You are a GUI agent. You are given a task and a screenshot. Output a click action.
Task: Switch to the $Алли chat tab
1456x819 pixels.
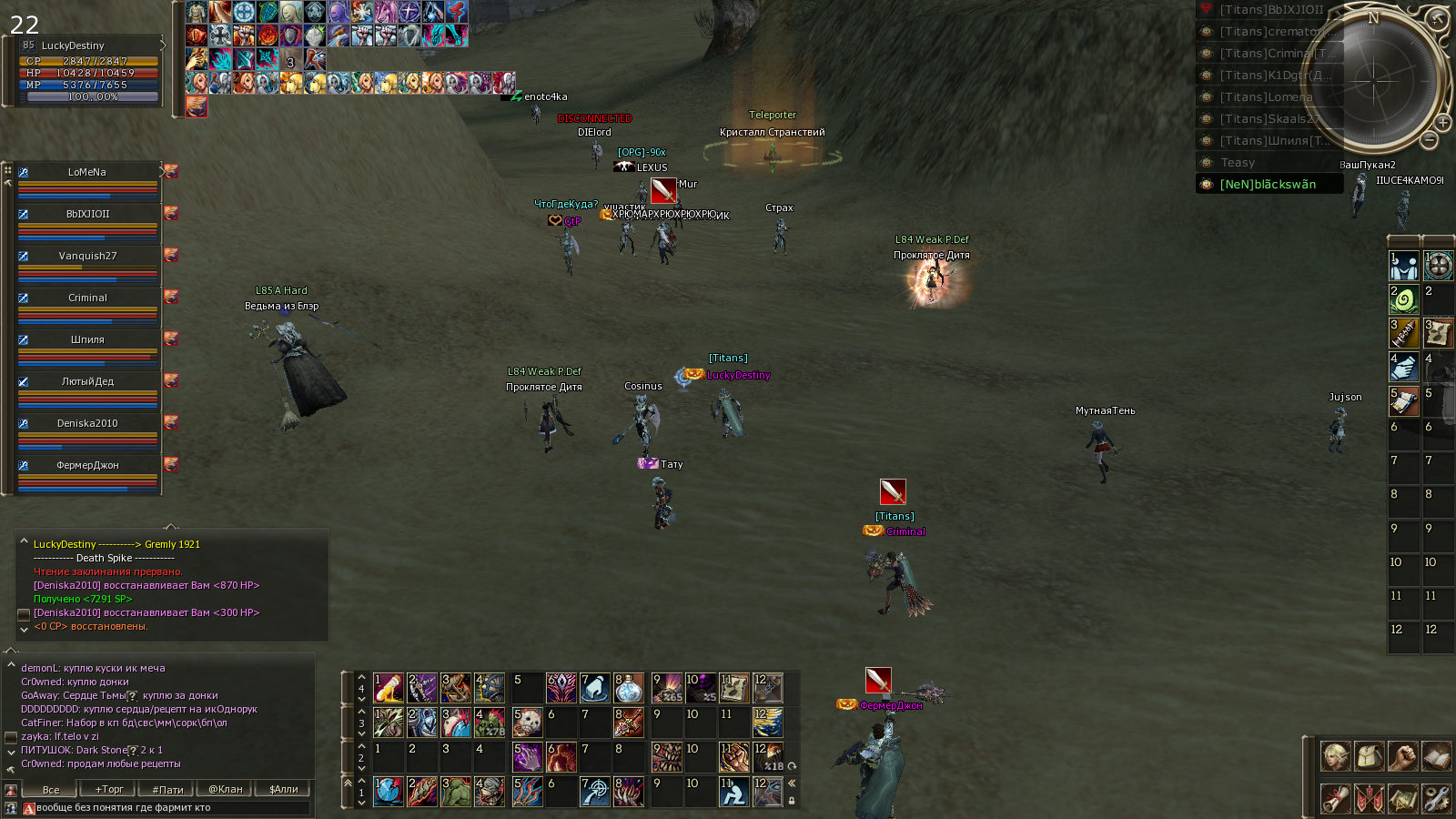[283, 789]
